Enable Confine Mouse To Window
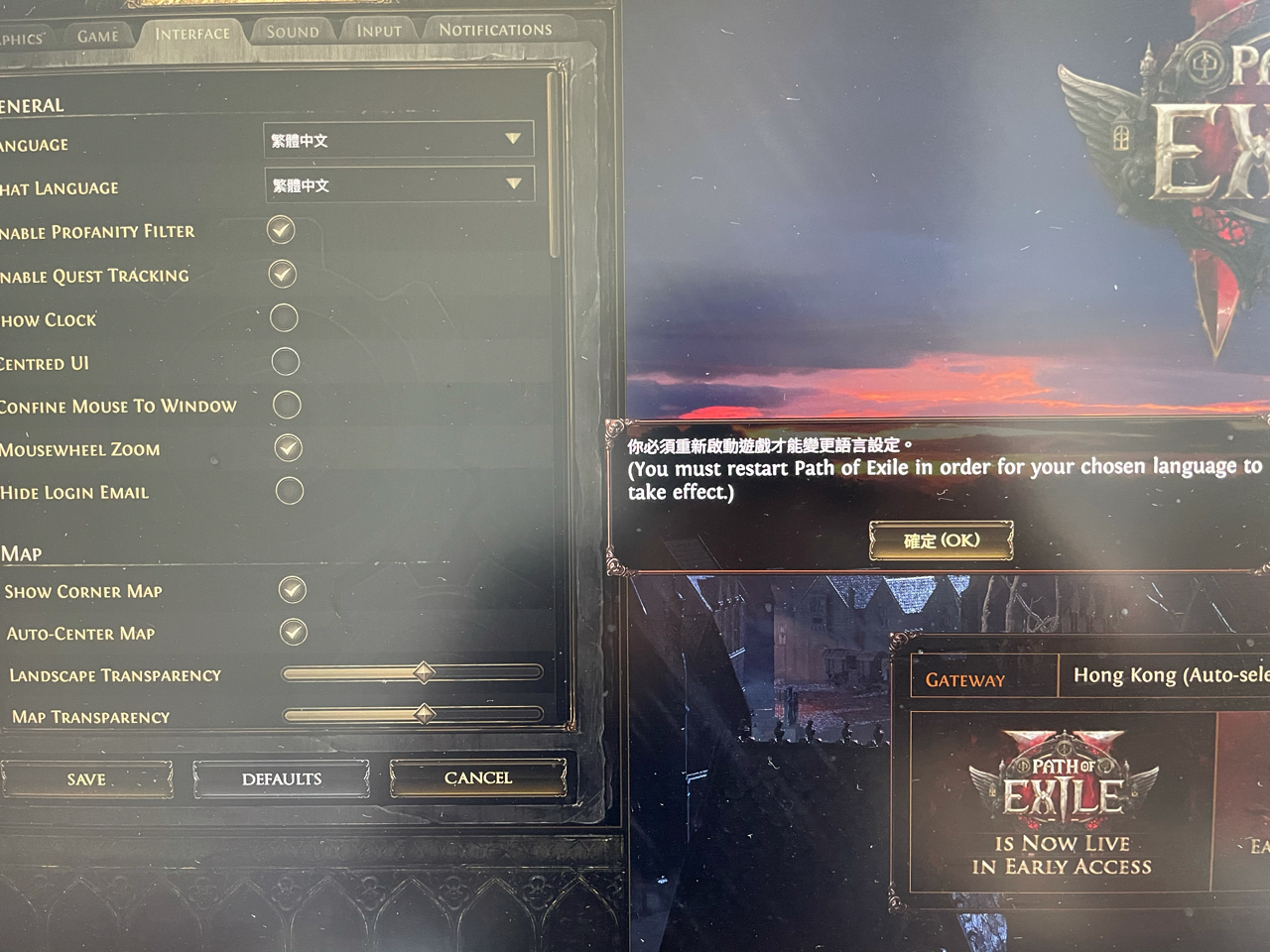The height and width of the screenshot is (952, 1270). coord(288,406)
